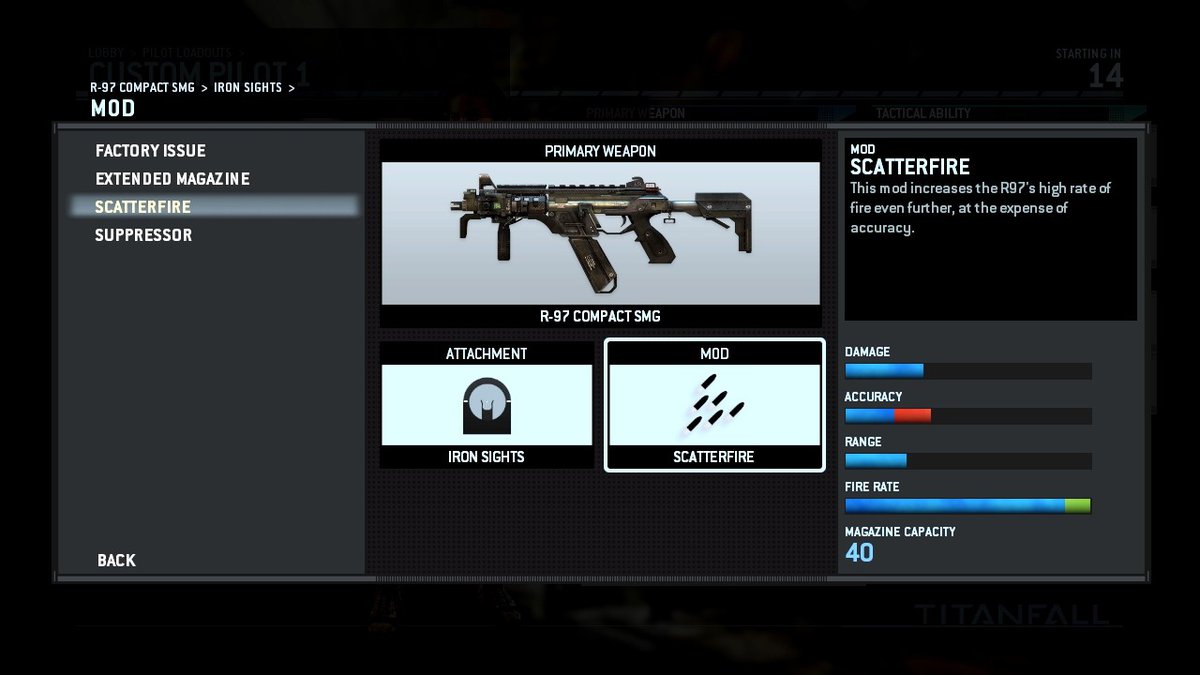Screen dimensions: 1200x675
Task: Open the Iron Sights attachment tile
Action: pos(486,405)
